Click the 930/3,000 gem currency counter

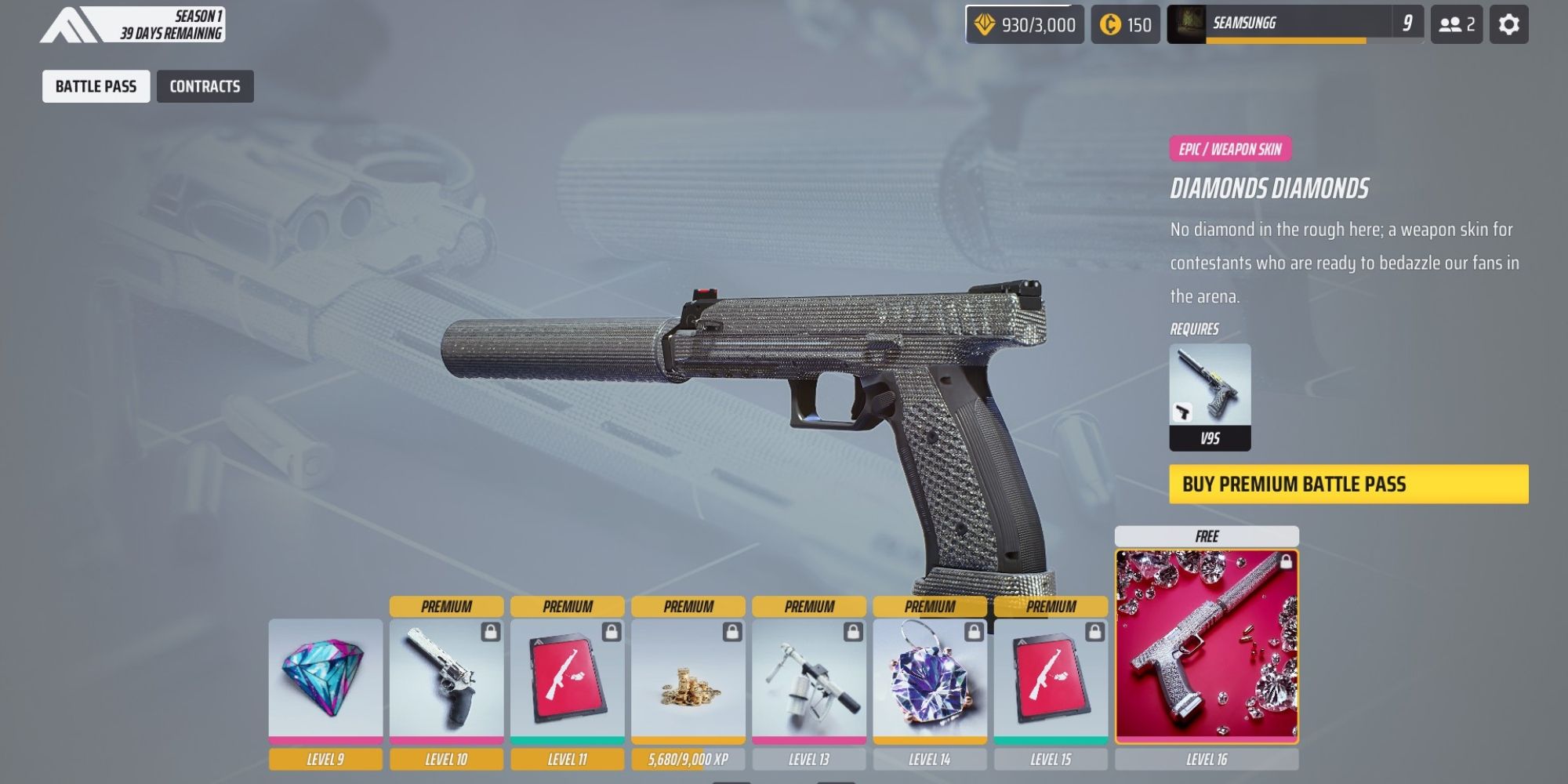click(x=1025, y=24)
